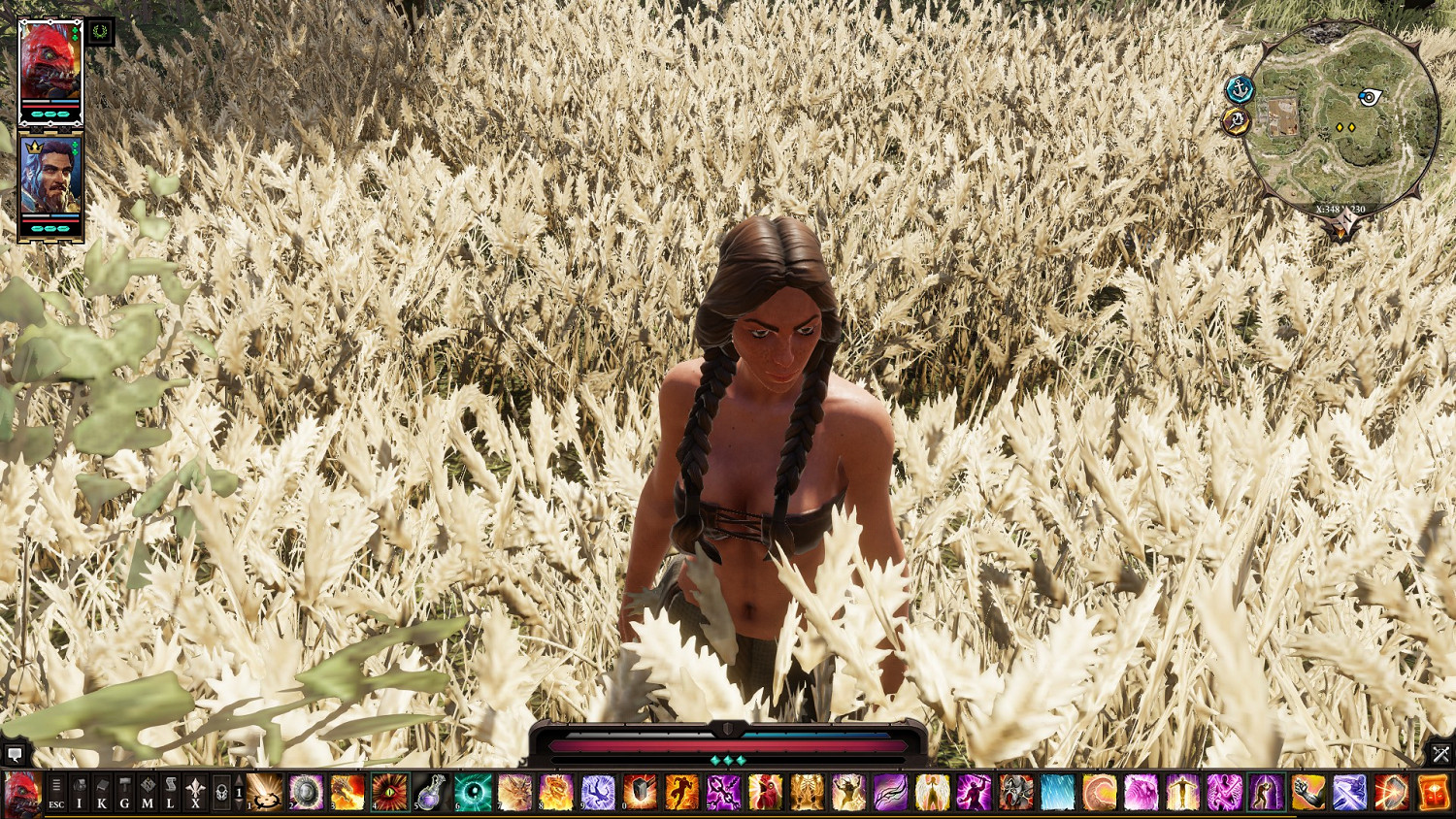
Task: Activate the red reptile eye skill
Action: [389, 792]
